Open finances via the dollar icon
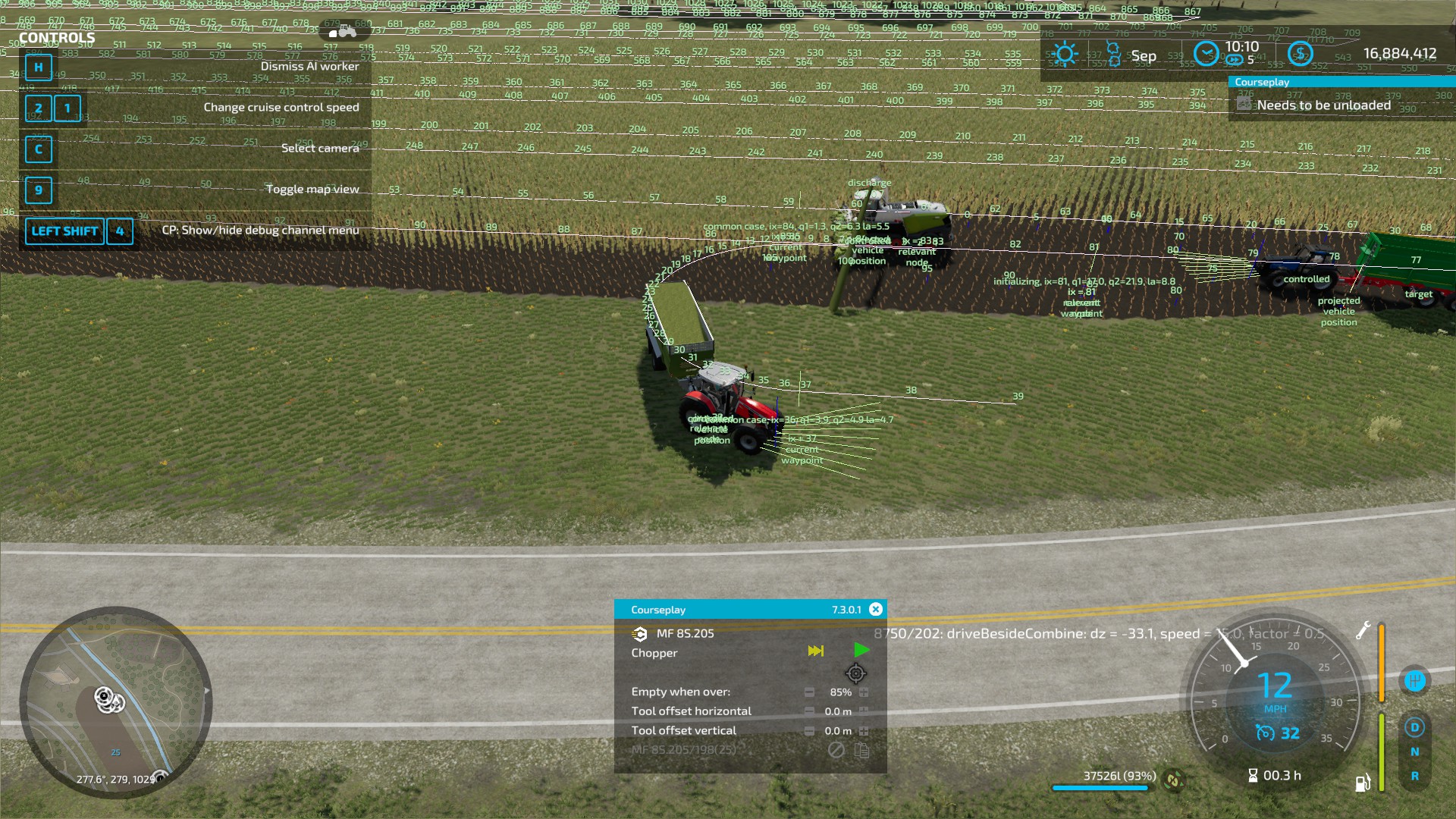 pyautogui.click(x=1301, y=54)
